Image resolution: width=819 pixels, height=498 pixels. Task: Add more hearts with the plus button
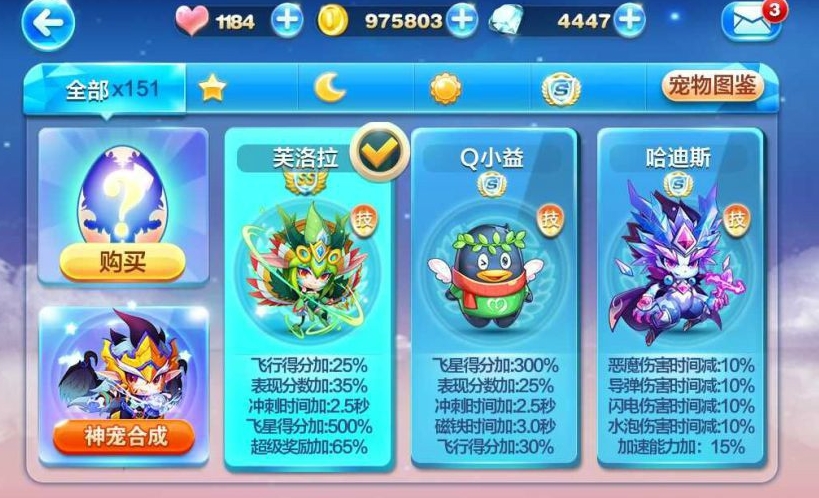pos(287,21)
